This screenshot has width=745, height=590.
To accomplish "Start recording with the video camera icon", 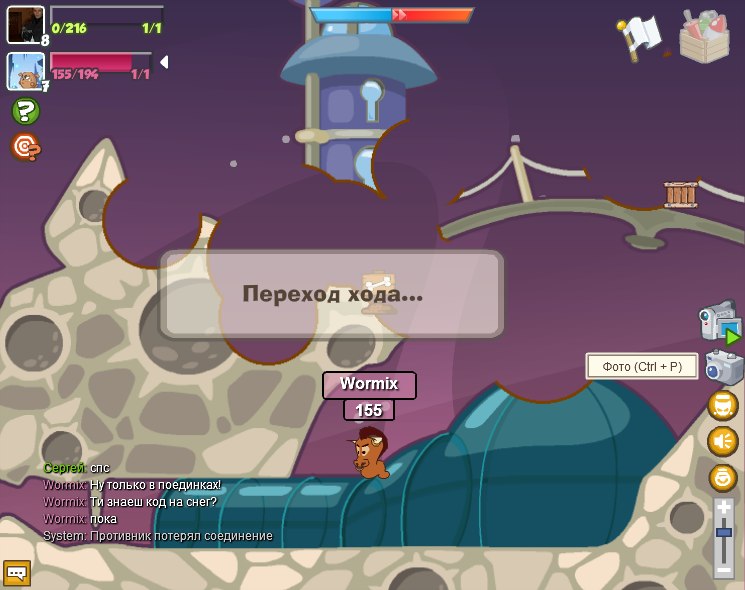I will click(x=721, y=323).
